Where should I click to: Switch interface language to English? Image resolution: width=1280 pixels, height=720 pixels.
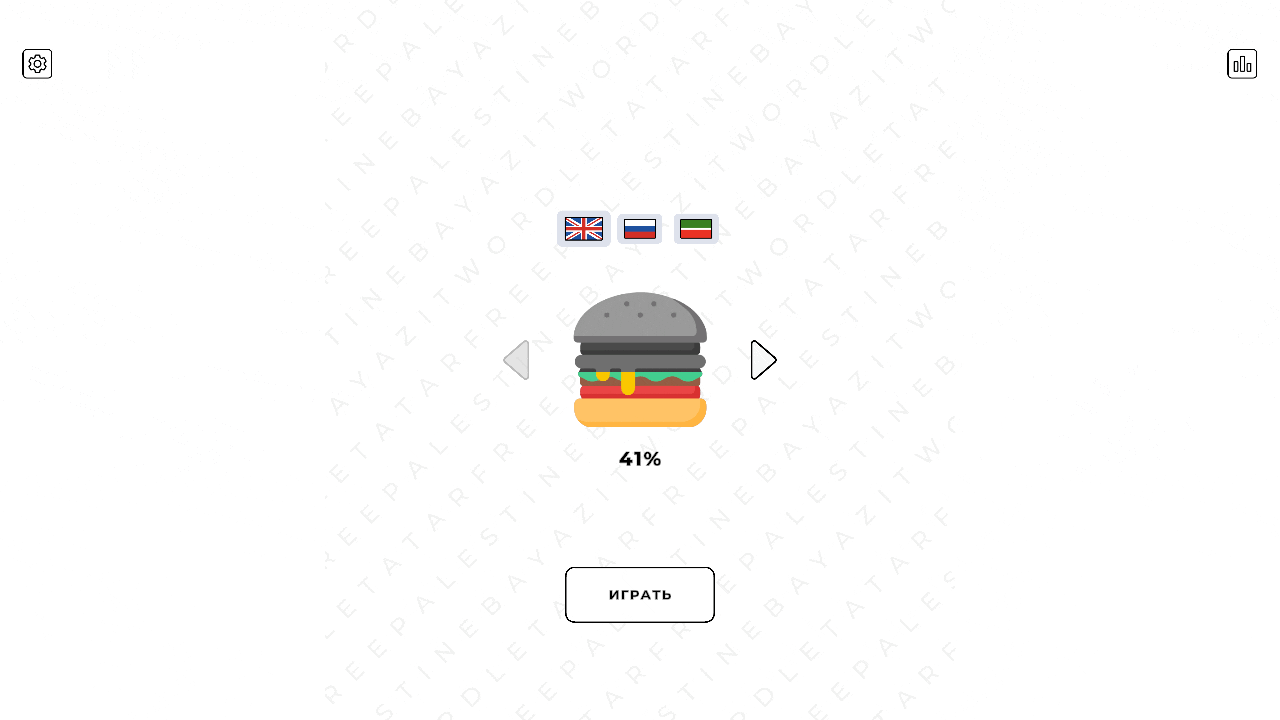pos(583,229)
